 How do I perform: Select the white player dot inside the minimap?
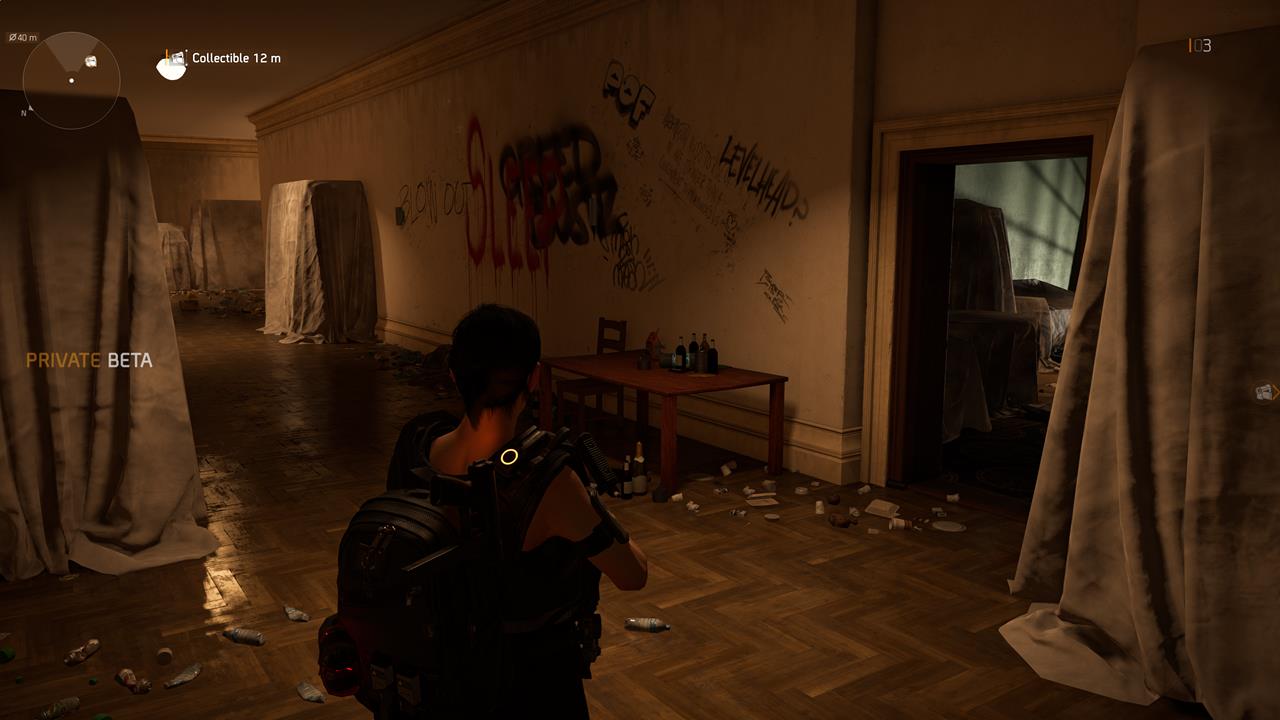tap(70, 80)
